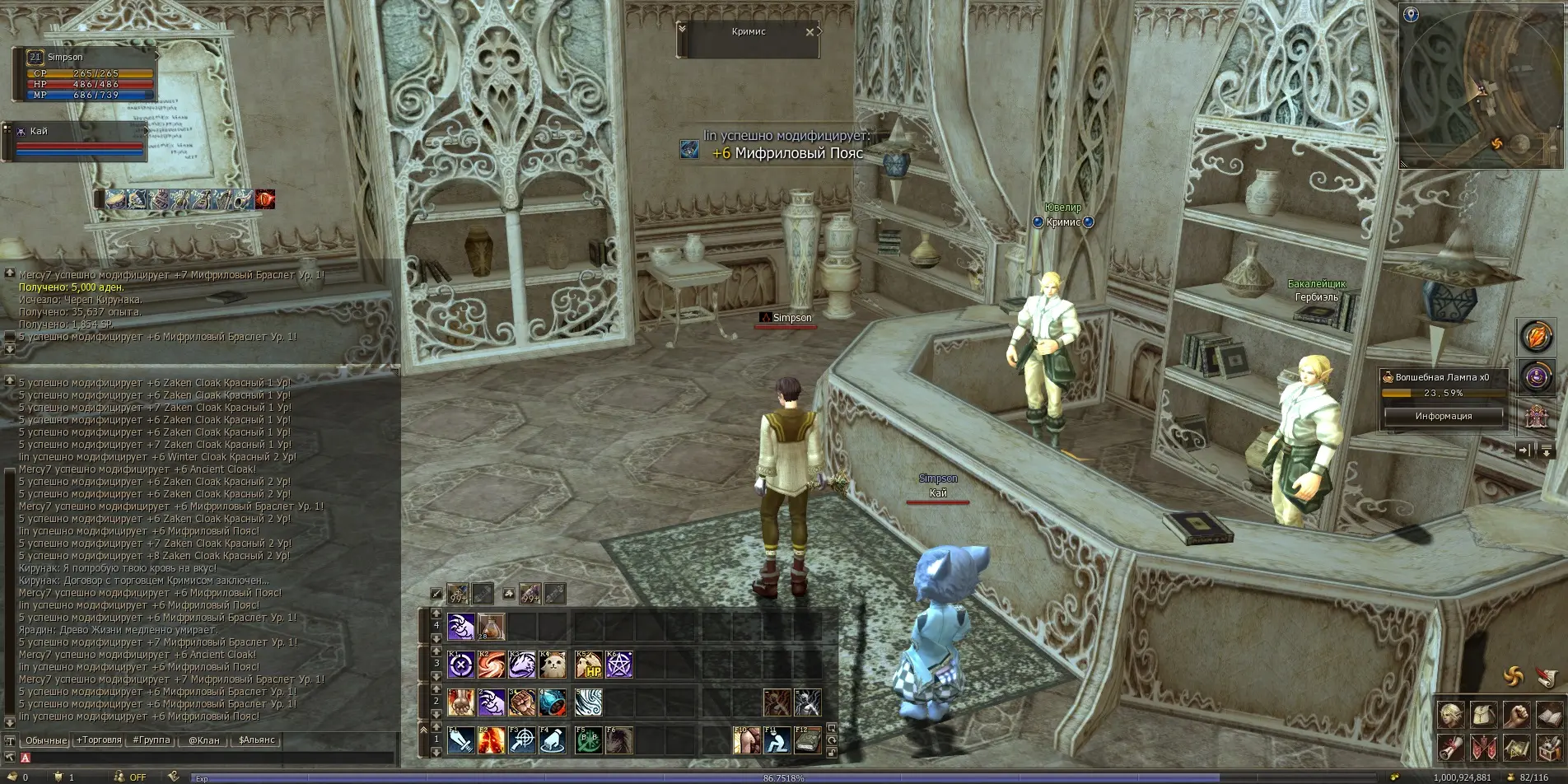Activate the K6 pentagram skill
Screen dimensions: 1568x784
coord(618,665)
